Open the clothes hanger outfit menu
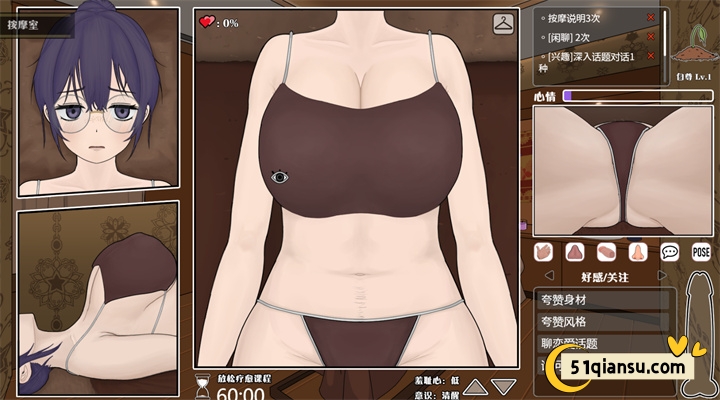720x400 pixels. coord(502,23)
